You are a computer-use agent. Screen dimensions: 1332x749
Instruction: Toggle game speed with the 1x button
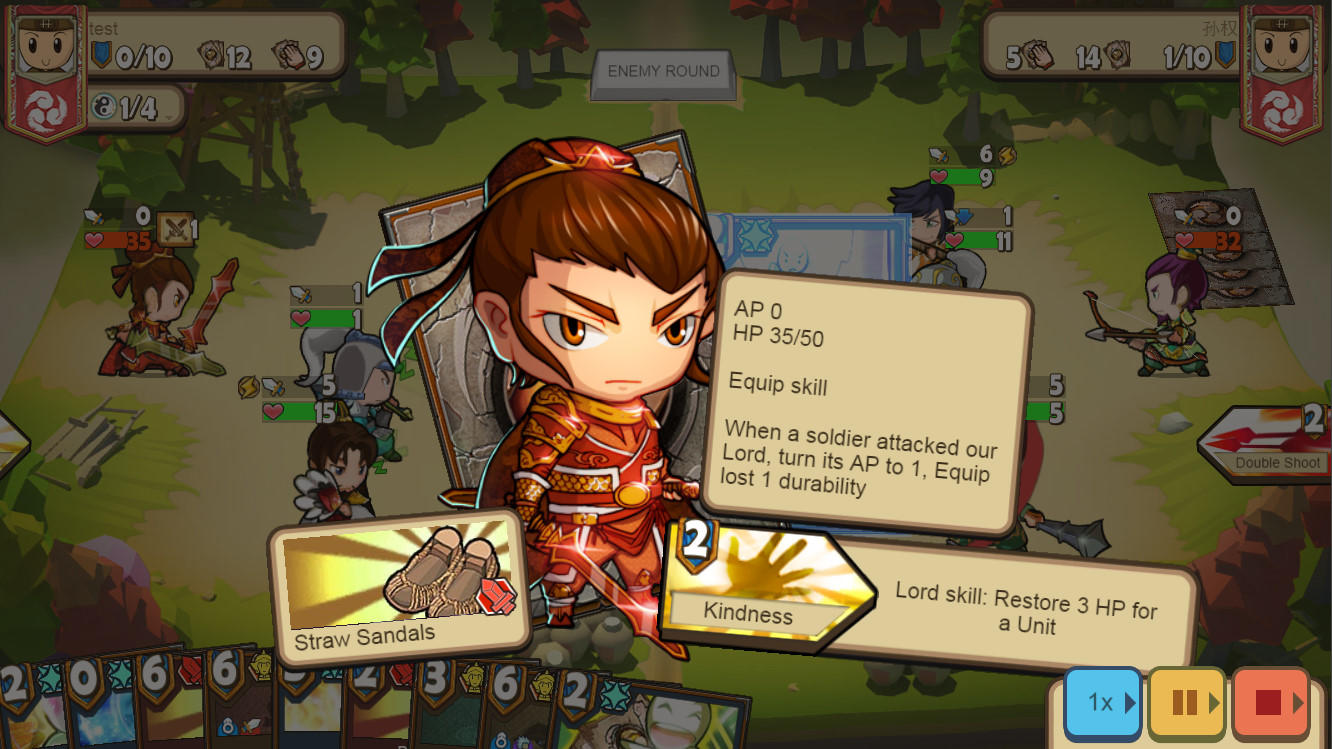1101,702
